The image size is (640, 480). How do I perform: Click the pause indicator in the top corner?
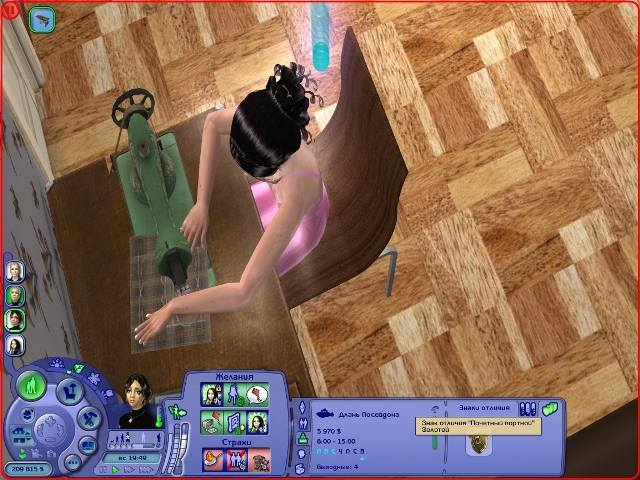tap(9, 11)
